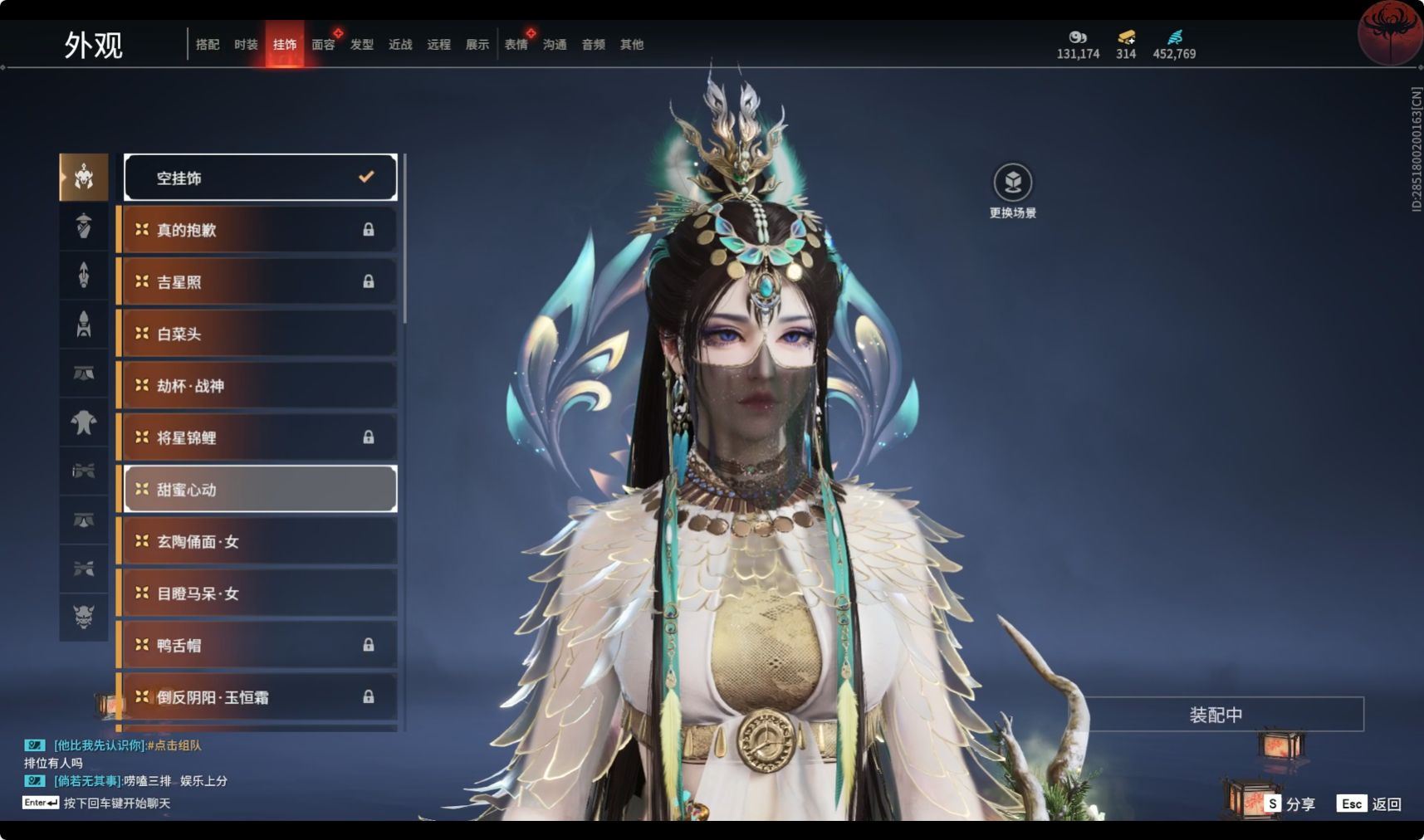
Task: Open the 近战 tab
Action: click(400, 45)
